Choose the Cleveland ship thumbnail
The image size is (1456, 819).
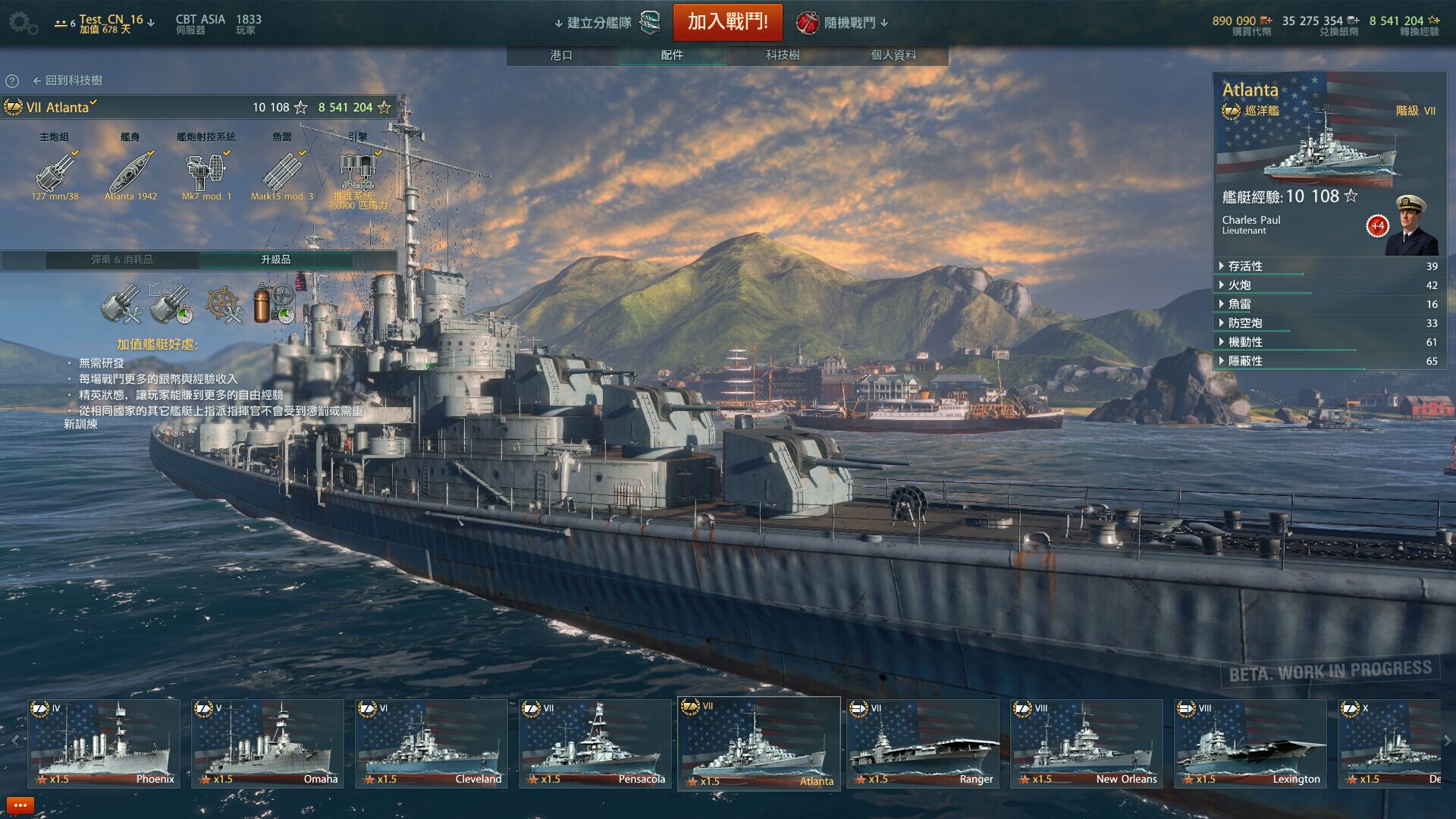(431, 744)
